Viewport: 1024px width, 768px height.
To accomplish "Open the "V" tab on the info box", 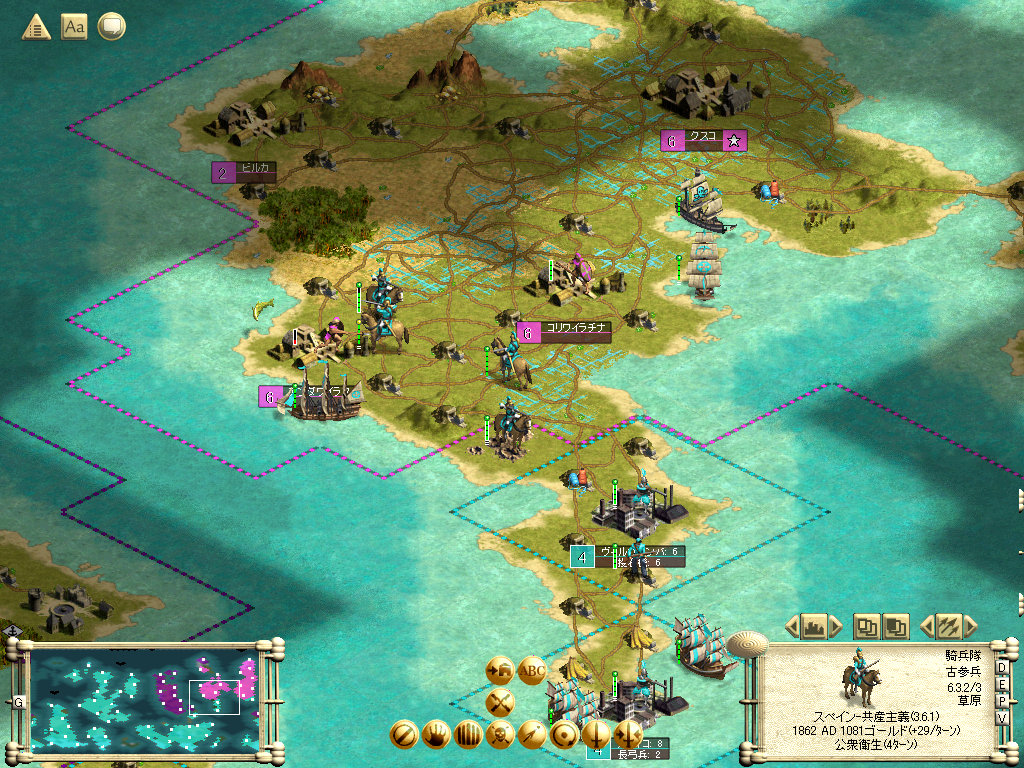I will coord(1003,718).
